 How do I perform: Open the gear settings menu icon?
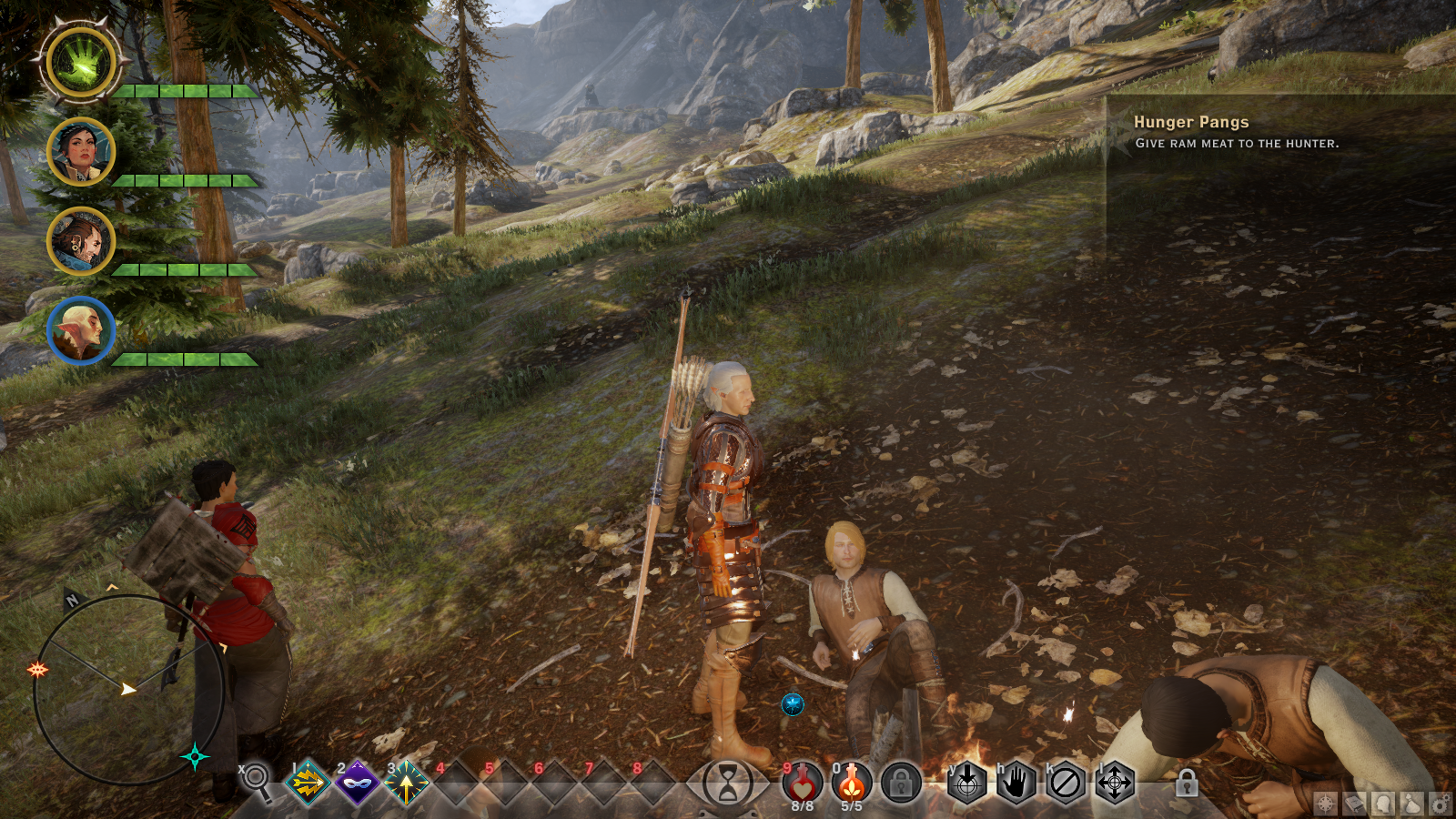click(1440, 804)
